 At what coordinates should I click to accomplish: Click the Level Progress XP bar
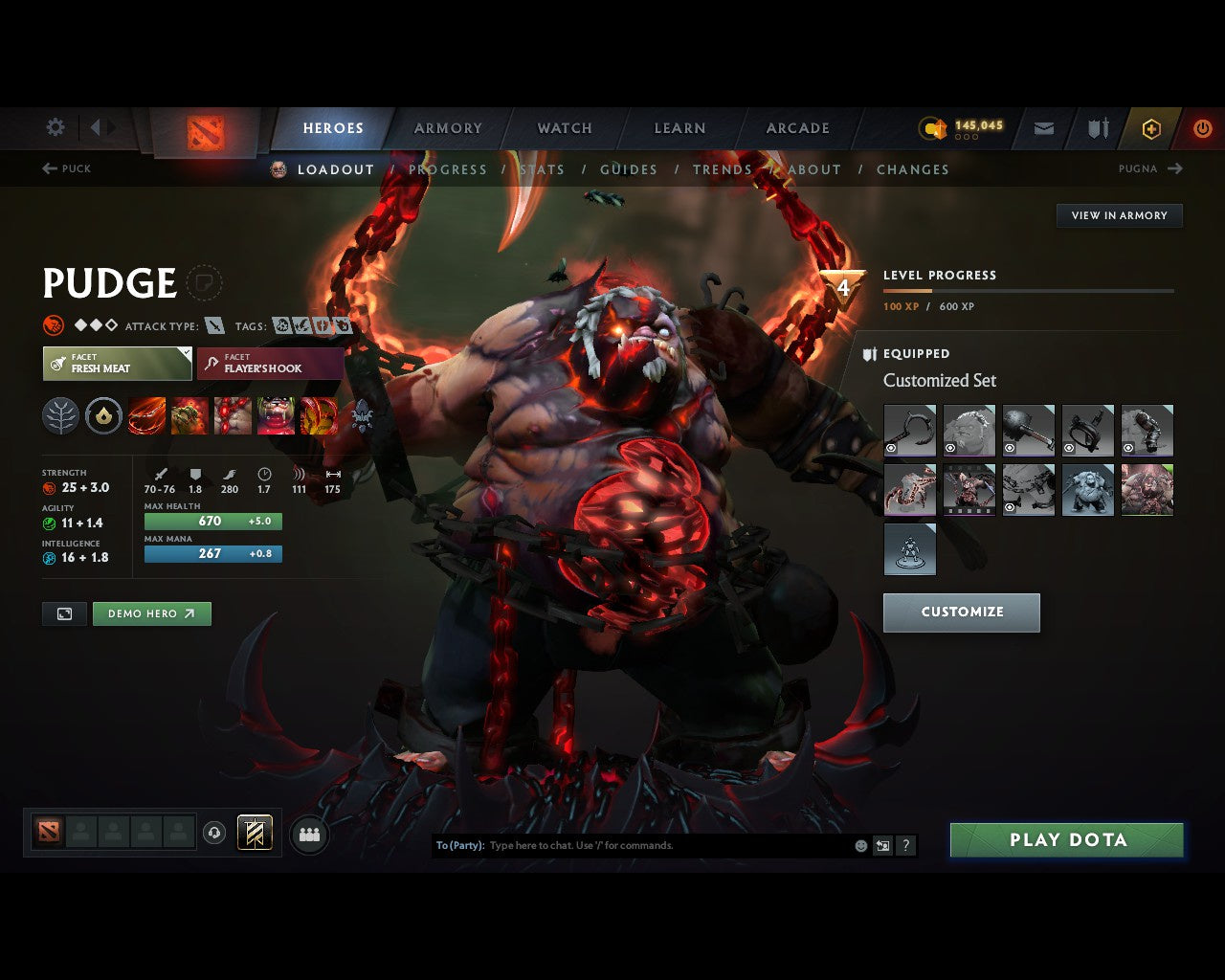pyautogui.click(x=1027, y=292)
